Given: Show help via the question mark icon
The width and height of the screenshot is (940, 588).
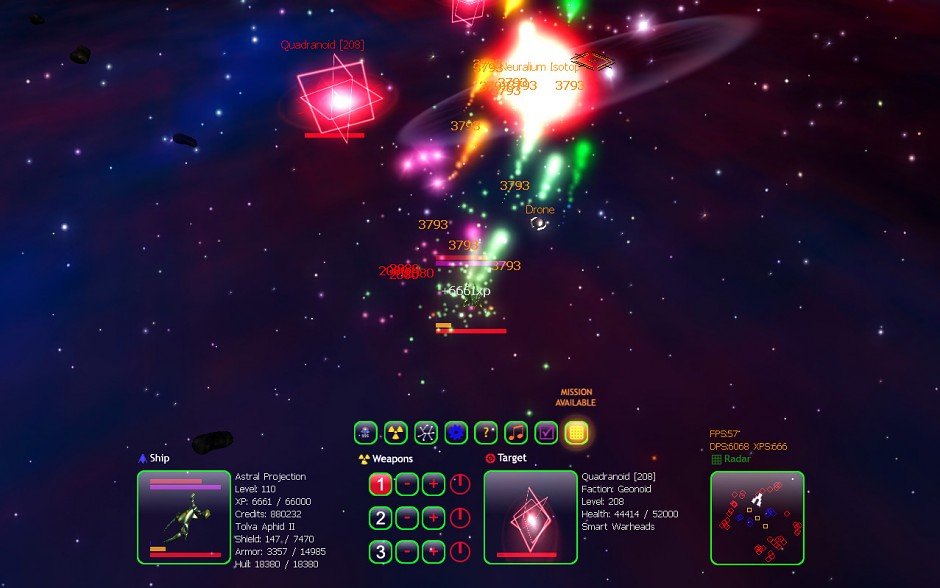Looking at the screenshot, I should point(486,433).
